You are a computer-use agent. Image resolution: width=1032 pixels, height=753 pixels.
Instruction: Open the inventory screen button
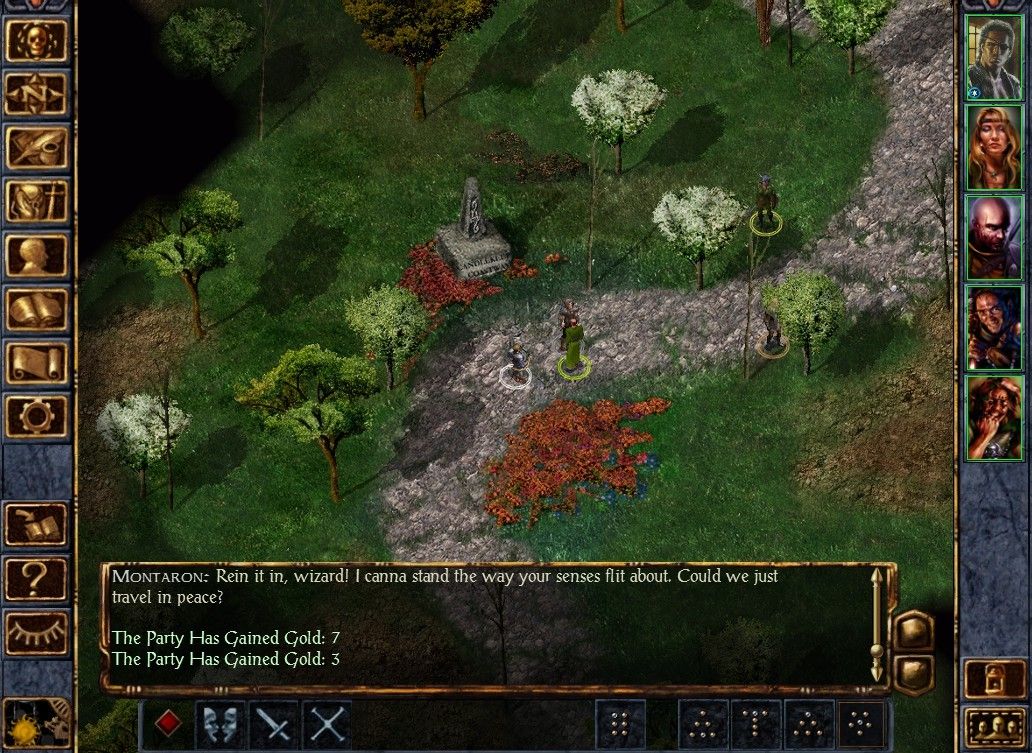(37, 201)
